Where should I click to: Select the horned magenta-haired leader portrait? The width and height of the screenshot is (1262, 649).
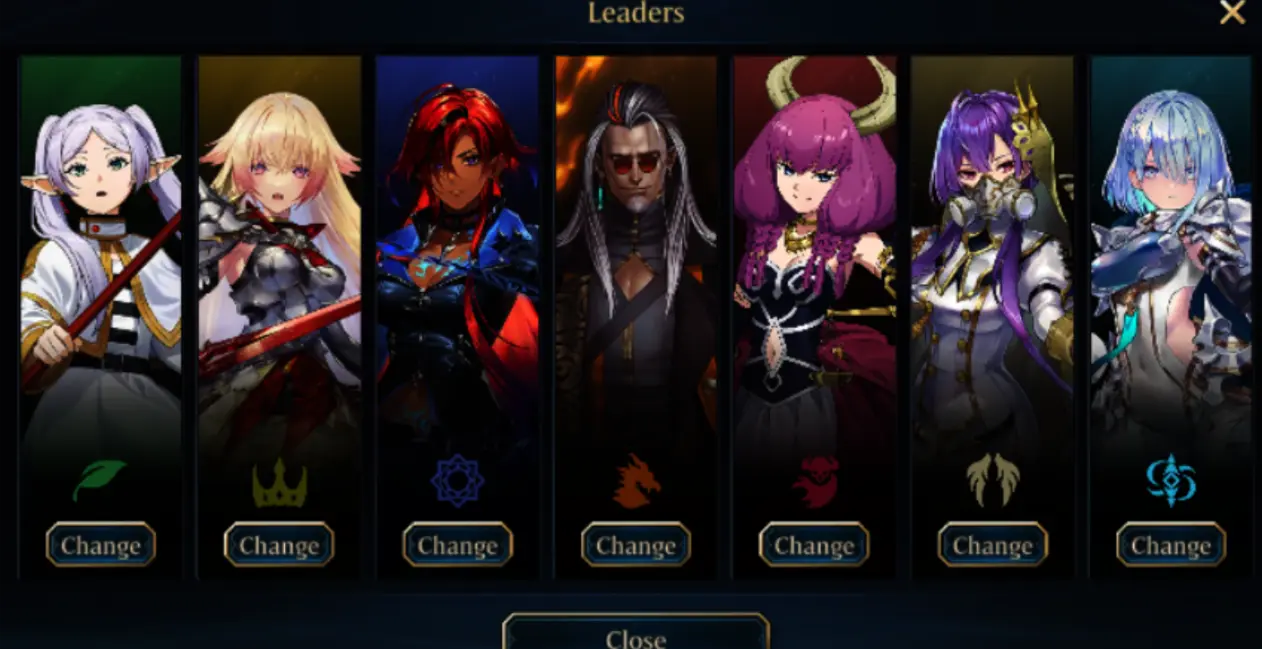pyautogui.click(x=814, y=250)
